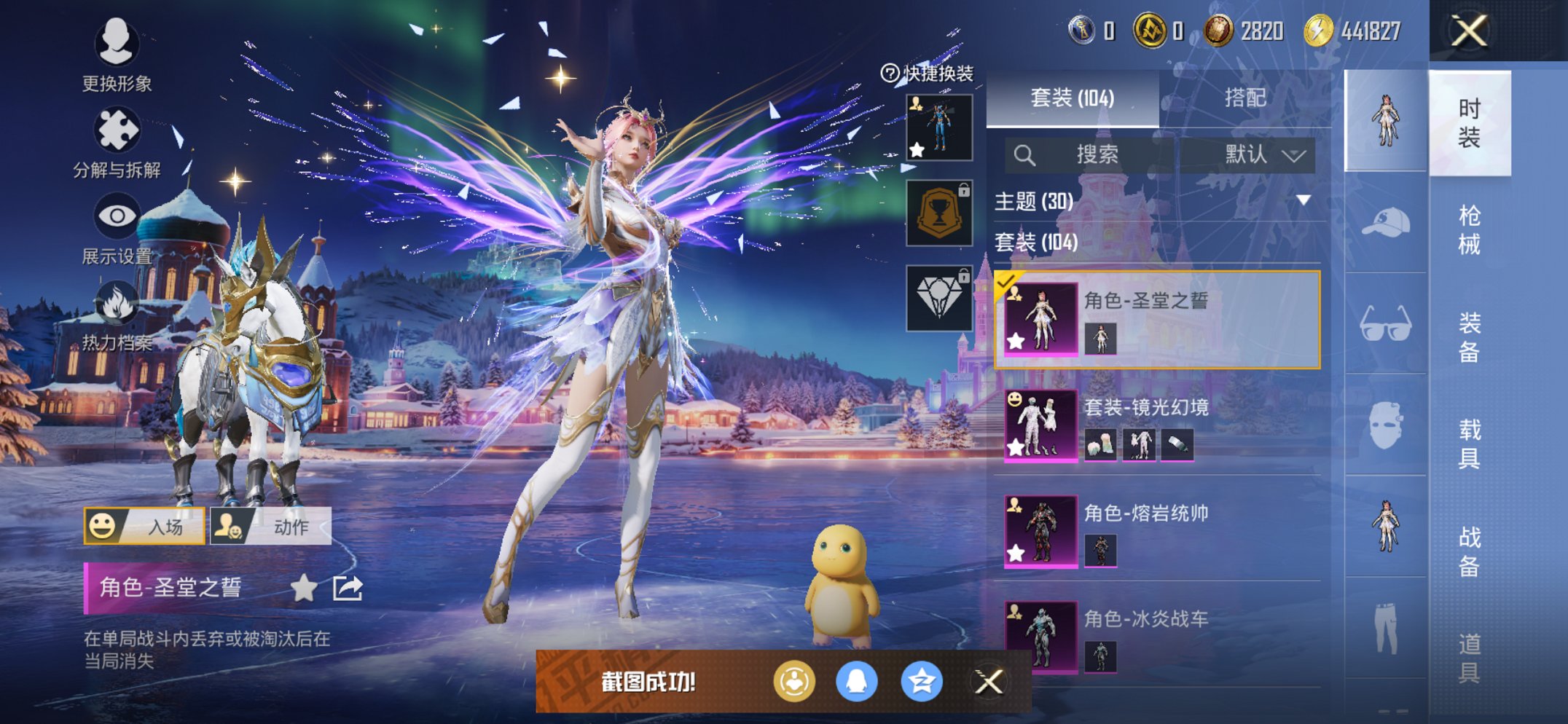Select the 动作 action tab
The width and height of the screenshot is (1568, 724).
(x=271, y=526)
